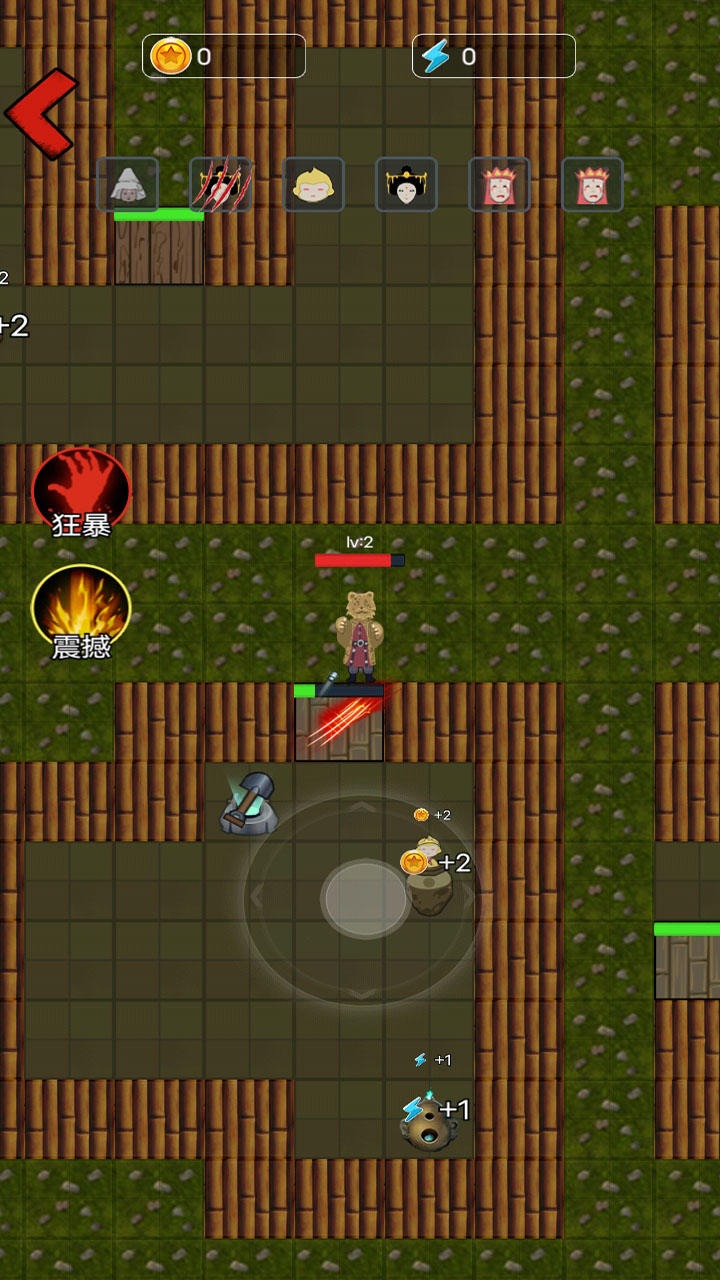The image size is (720, 1280).
Task: Pick the black-haired woman with gold headdress portrait
Action: (x=406, y=185)
